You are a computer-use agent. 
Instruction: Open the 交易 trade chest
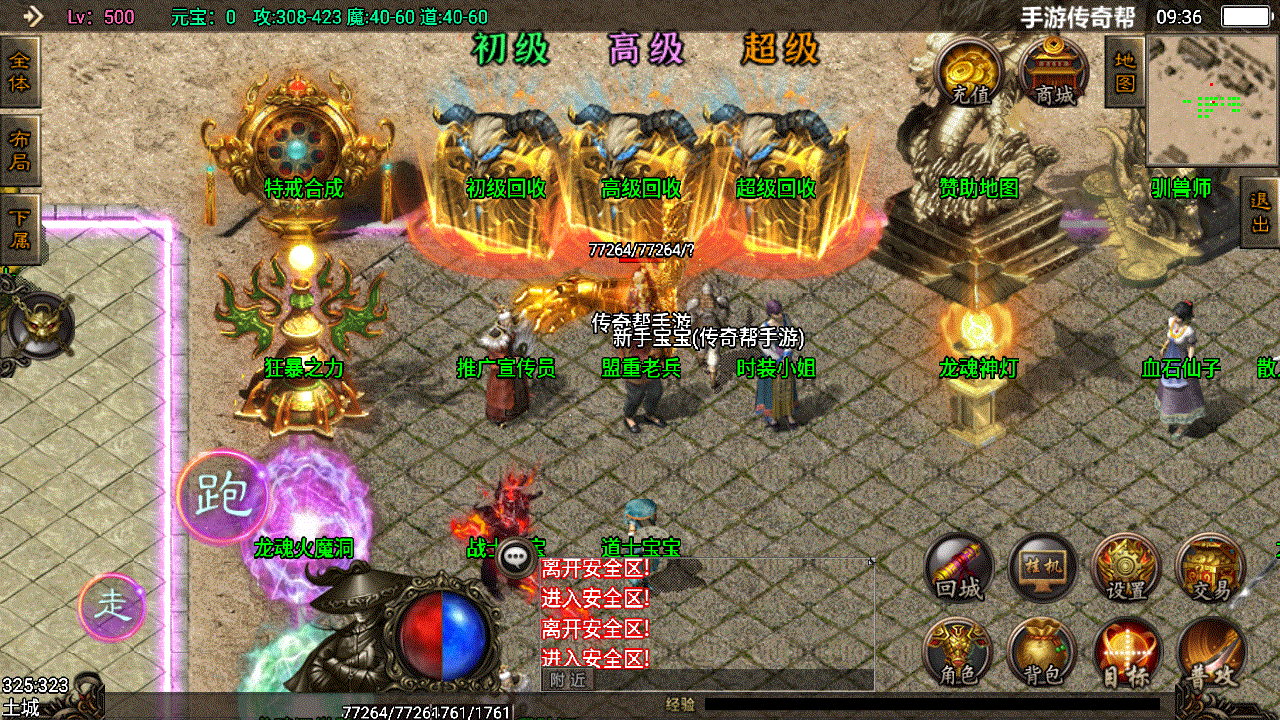[x=1210, y=566]
